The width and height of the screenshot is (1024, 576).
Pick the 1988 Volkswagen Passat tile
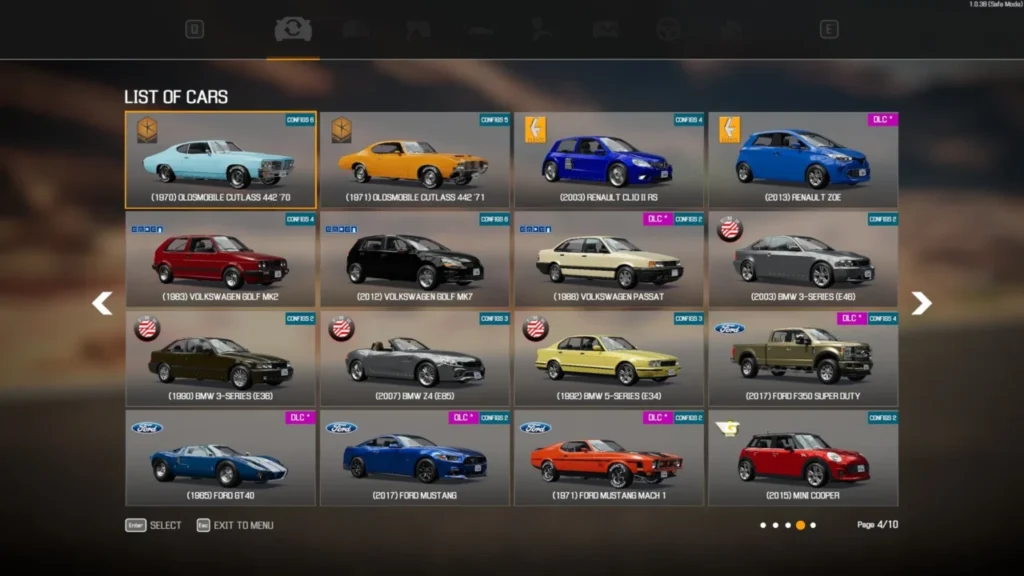tap(609, 259)
